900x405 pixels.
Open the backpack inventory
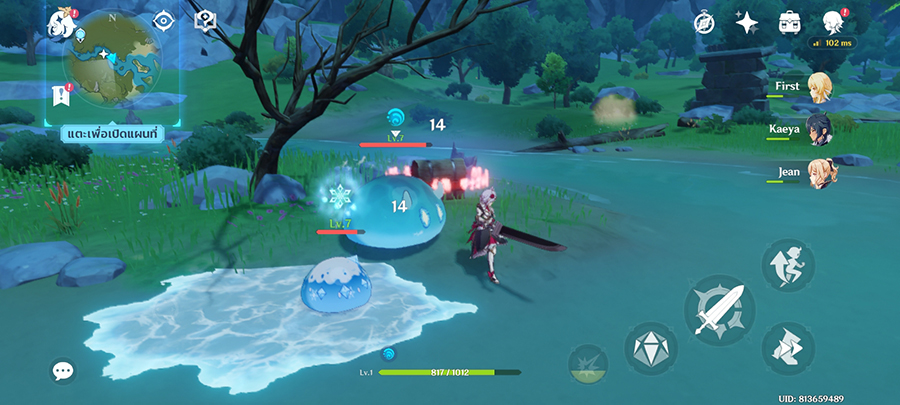(787, 23)
